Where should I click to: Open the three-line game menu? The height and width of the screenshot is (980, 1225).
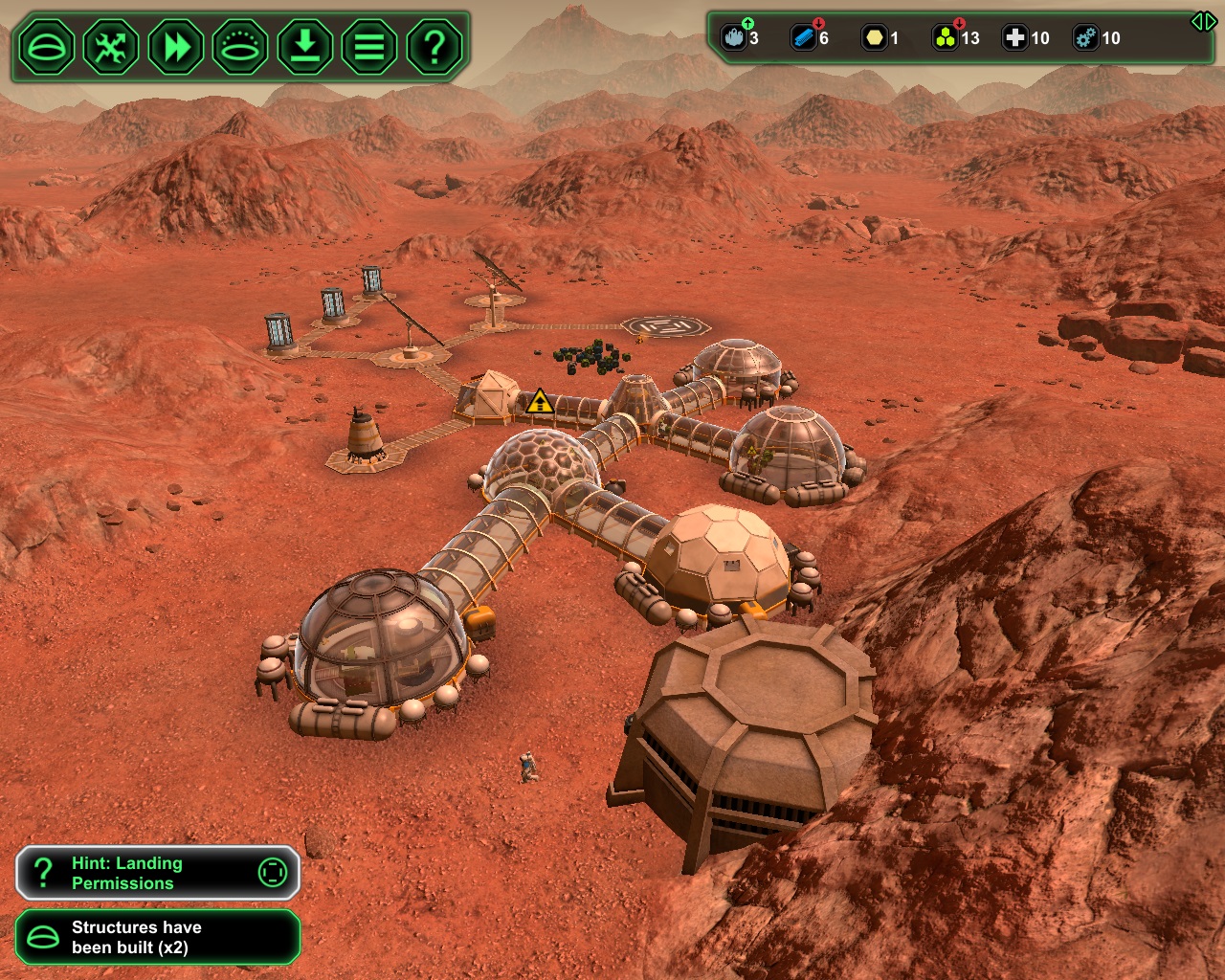click(x=369, y=46)
